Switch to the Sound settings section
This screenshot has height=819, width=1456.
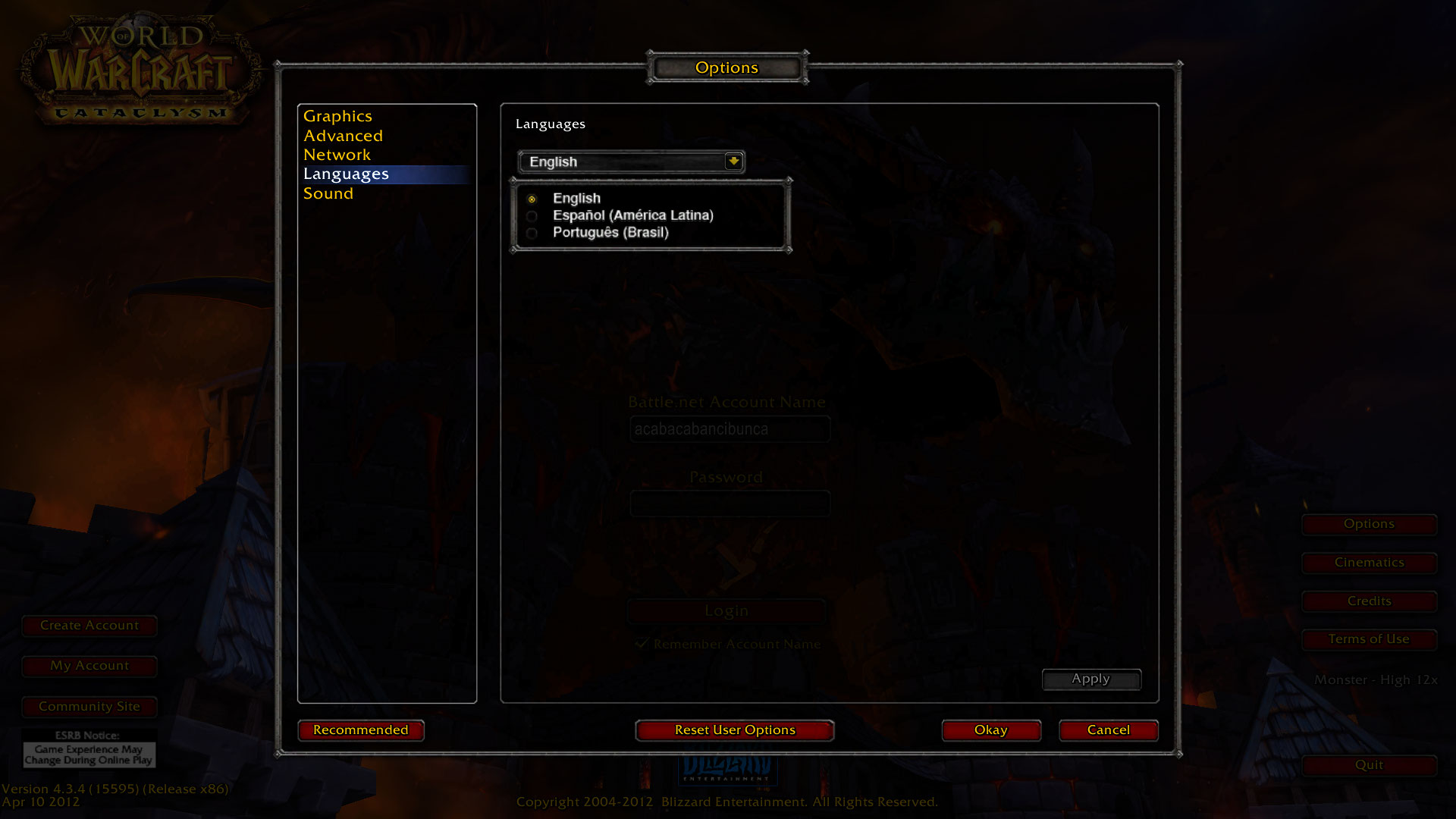coord(328,193)
